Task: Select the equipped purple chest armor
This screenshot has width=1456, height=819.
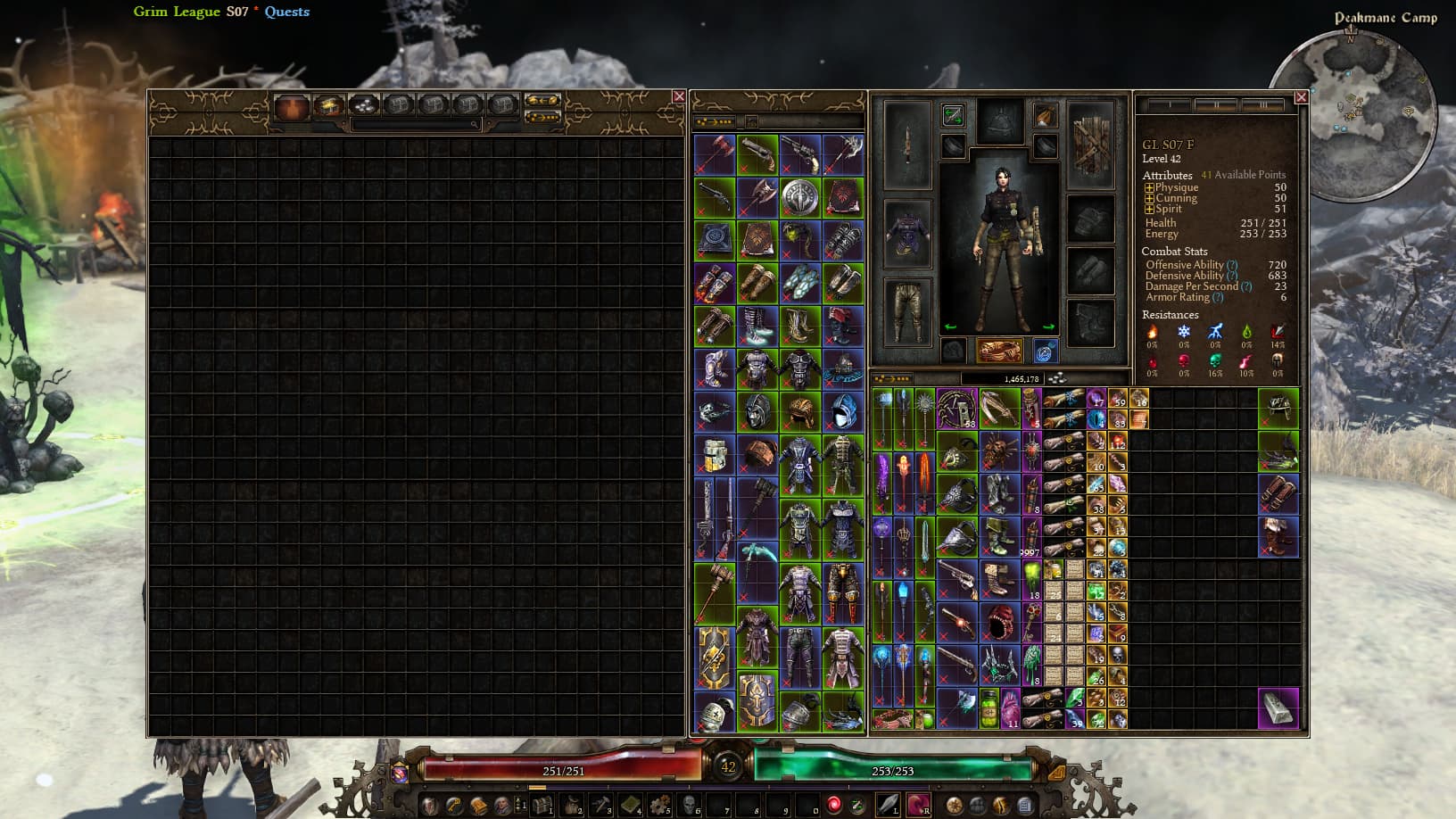Action: click(x=907, y=234)
